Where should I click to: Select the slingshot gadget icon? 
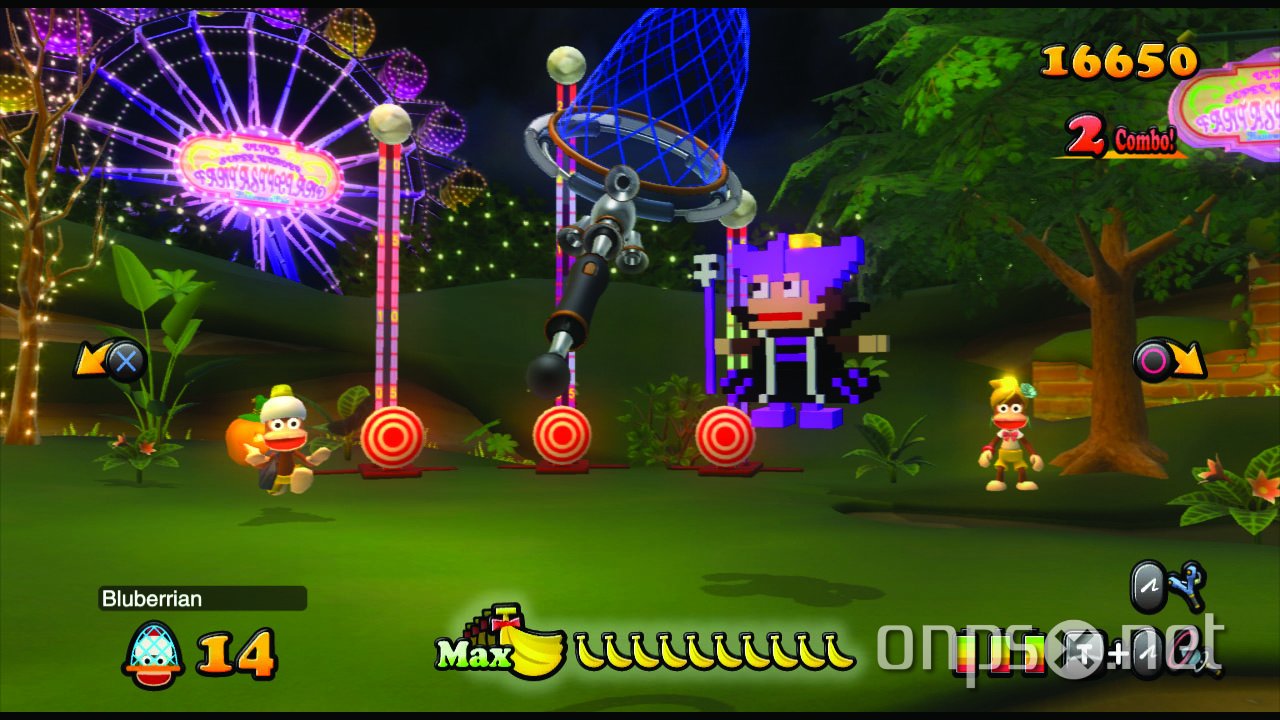[1186, 585]
